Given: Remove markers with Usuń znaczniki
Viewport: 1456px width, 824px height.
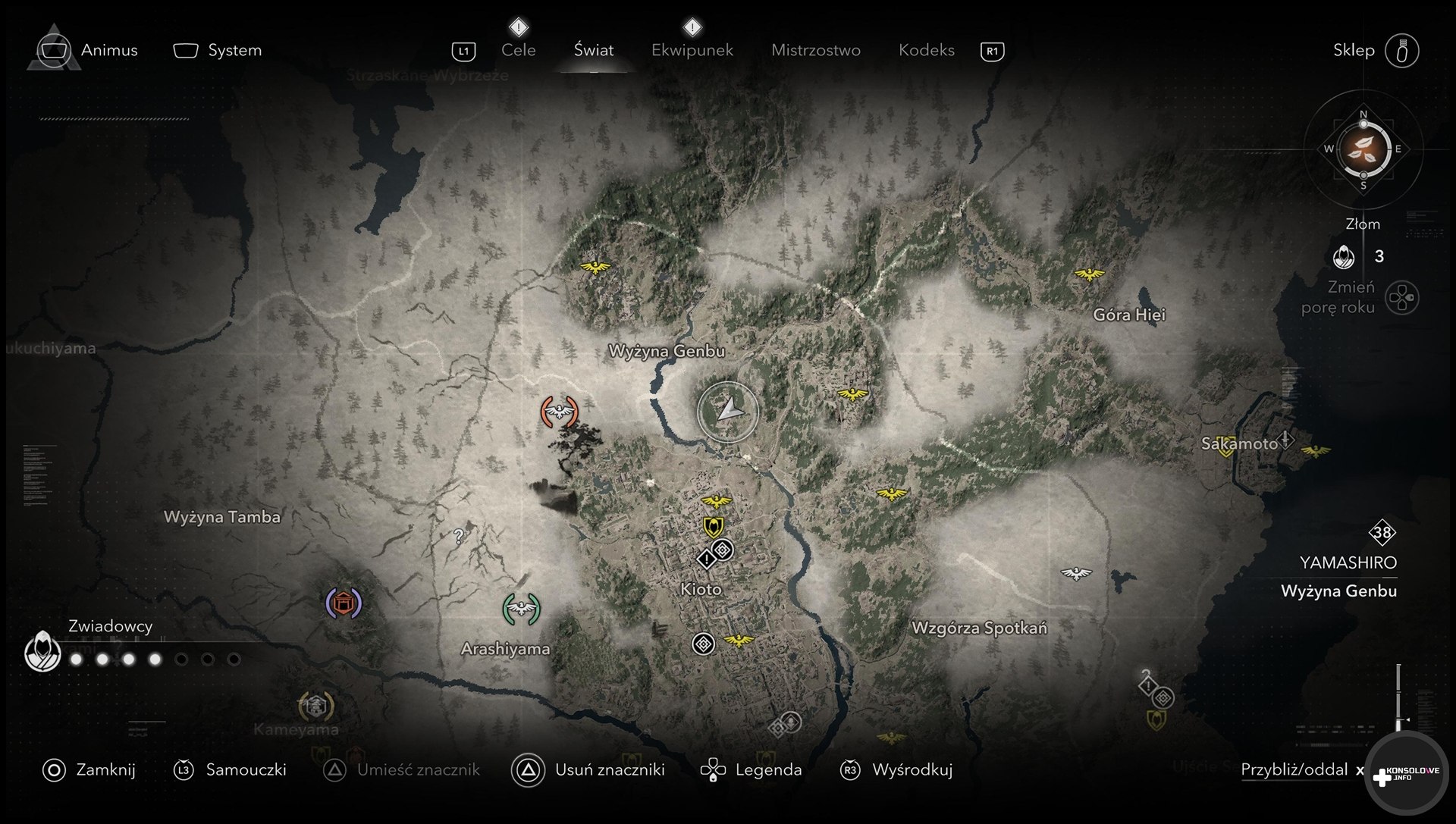Looking at the screenshot, I should pyautogui.click(x=588, y=770).
